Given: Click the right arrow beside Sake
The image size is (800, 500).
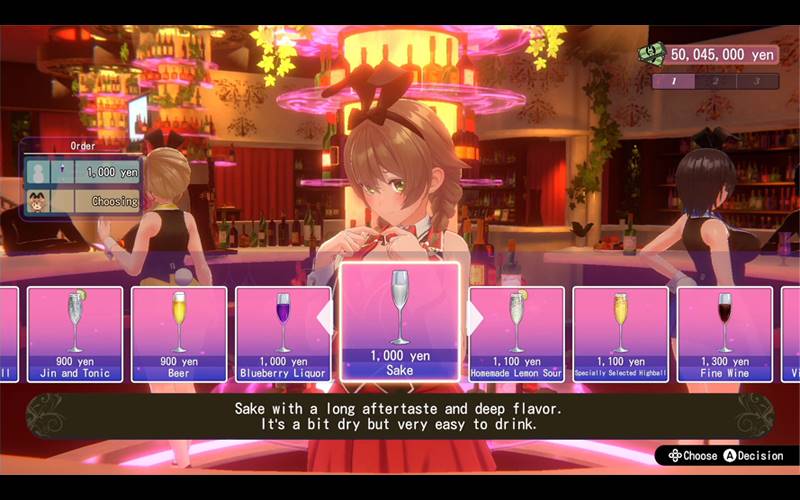Looking at the screenshot, I should pyautogui.click(x=475, y=318).
